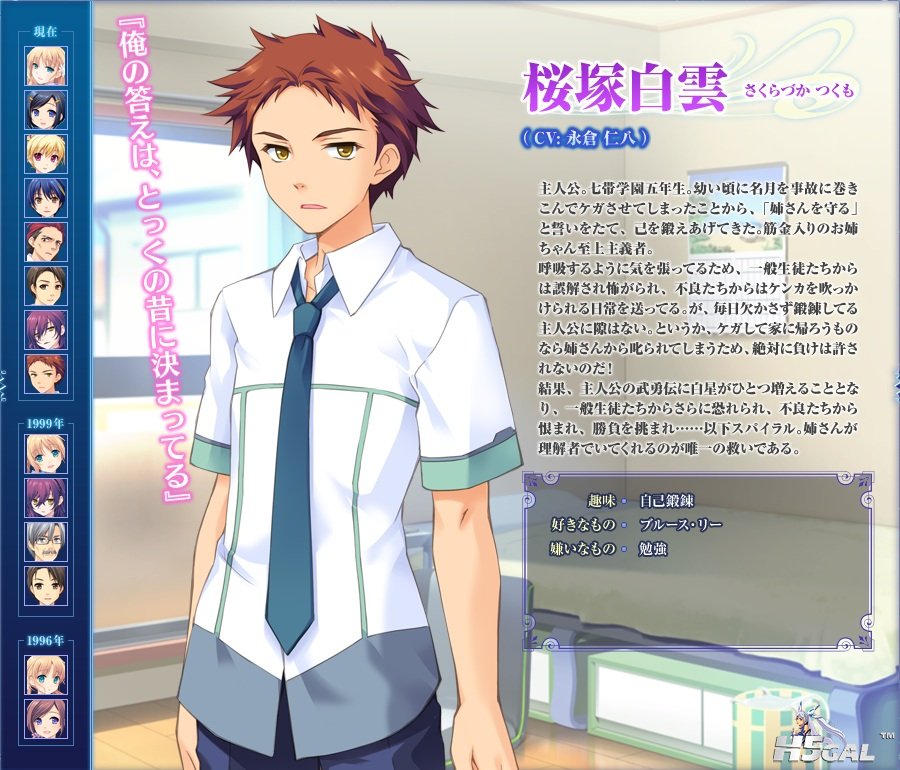900x770 pixels.
Task: Pick the purple-haired girl in the 1999年 group
Action: [47, 498]
